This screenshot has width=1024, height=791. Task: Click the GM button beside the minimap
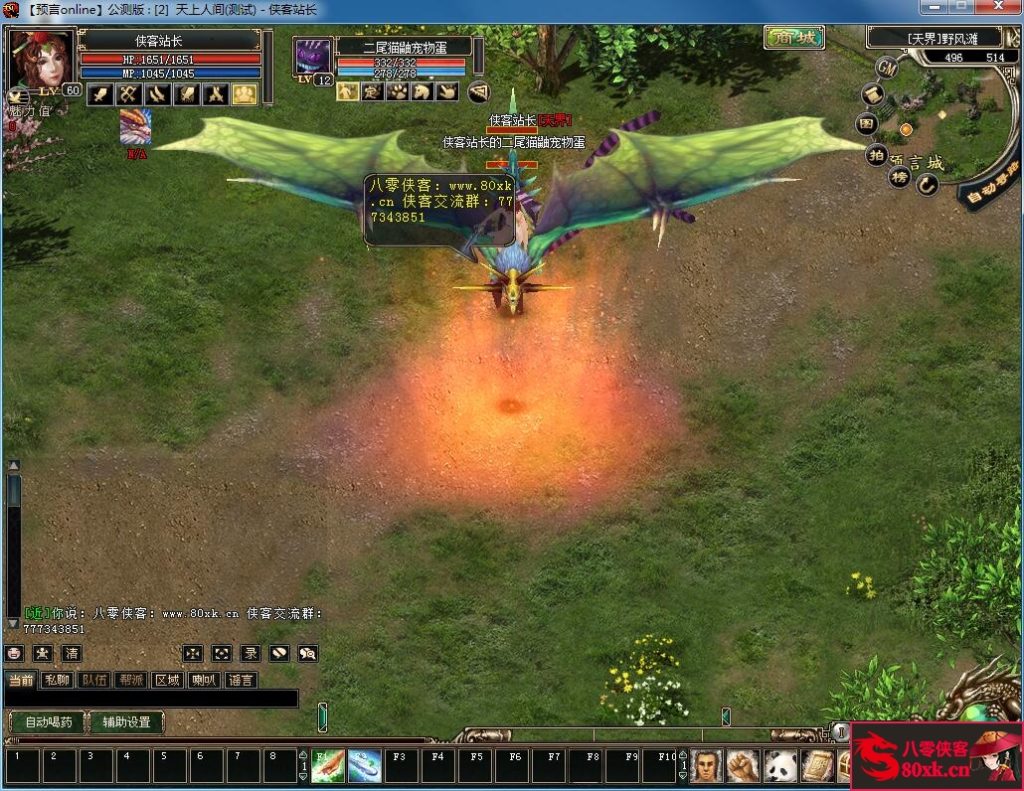pos(886,67)
